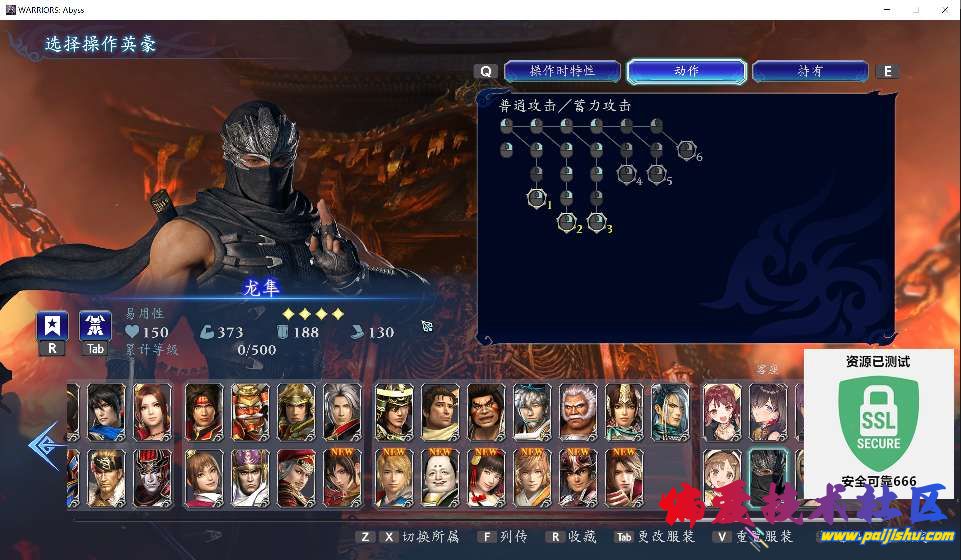Select the 持有 tab
The image size is (961, 560).
pyautogui.click(x=810, y=72)
